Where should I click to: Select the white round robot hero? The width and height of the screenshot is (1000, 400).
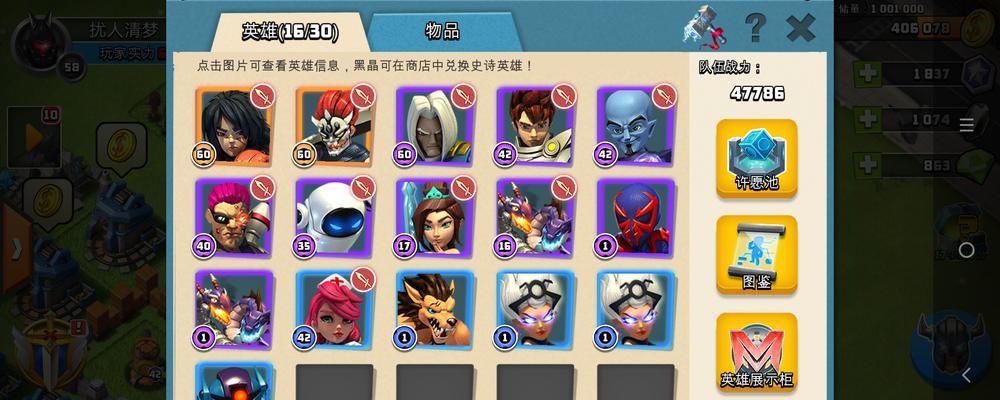point(334,218)
